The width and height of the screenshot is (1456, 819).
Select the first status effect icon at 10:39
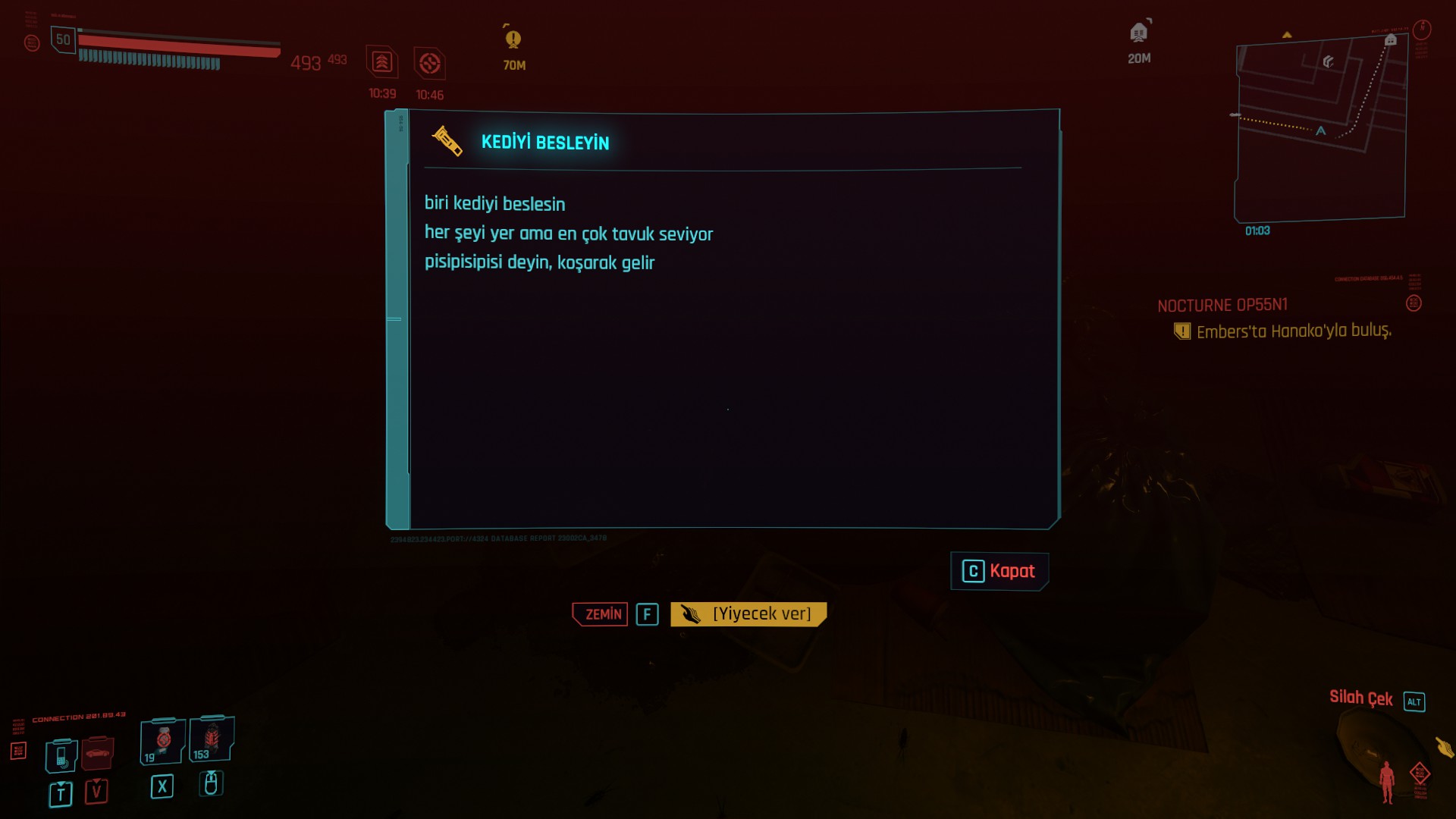pos(382,62)
